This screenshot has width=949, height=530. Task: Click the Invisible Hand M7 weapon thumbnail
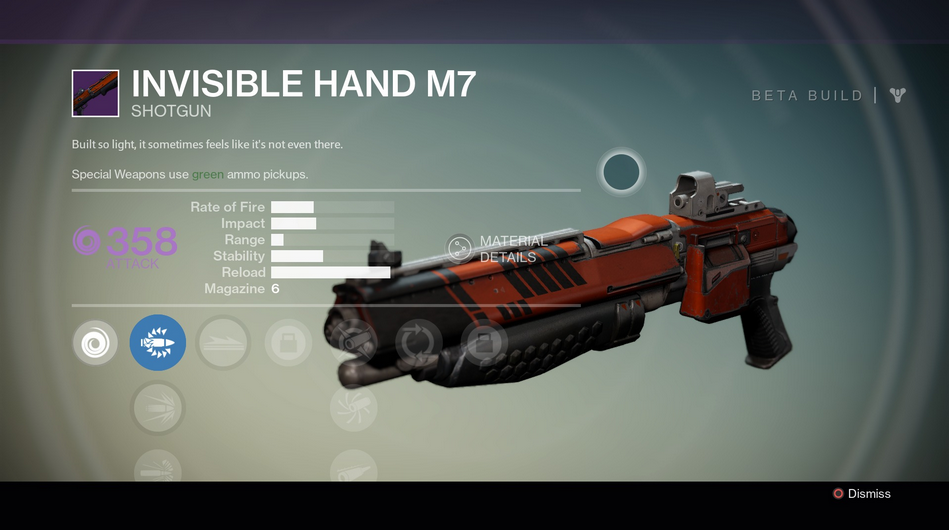point(96,93)
